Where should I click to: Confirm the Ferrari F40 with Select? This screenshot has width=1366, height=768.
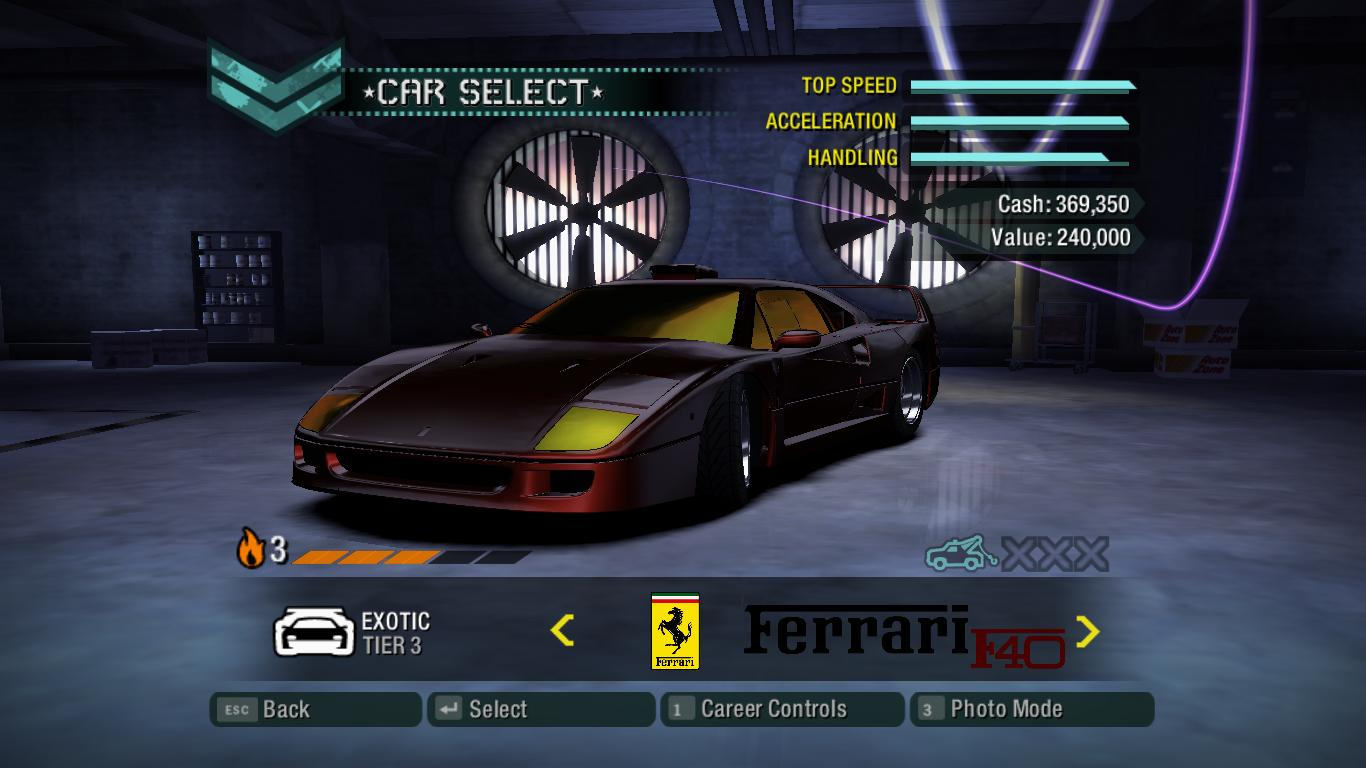[541, 709]
